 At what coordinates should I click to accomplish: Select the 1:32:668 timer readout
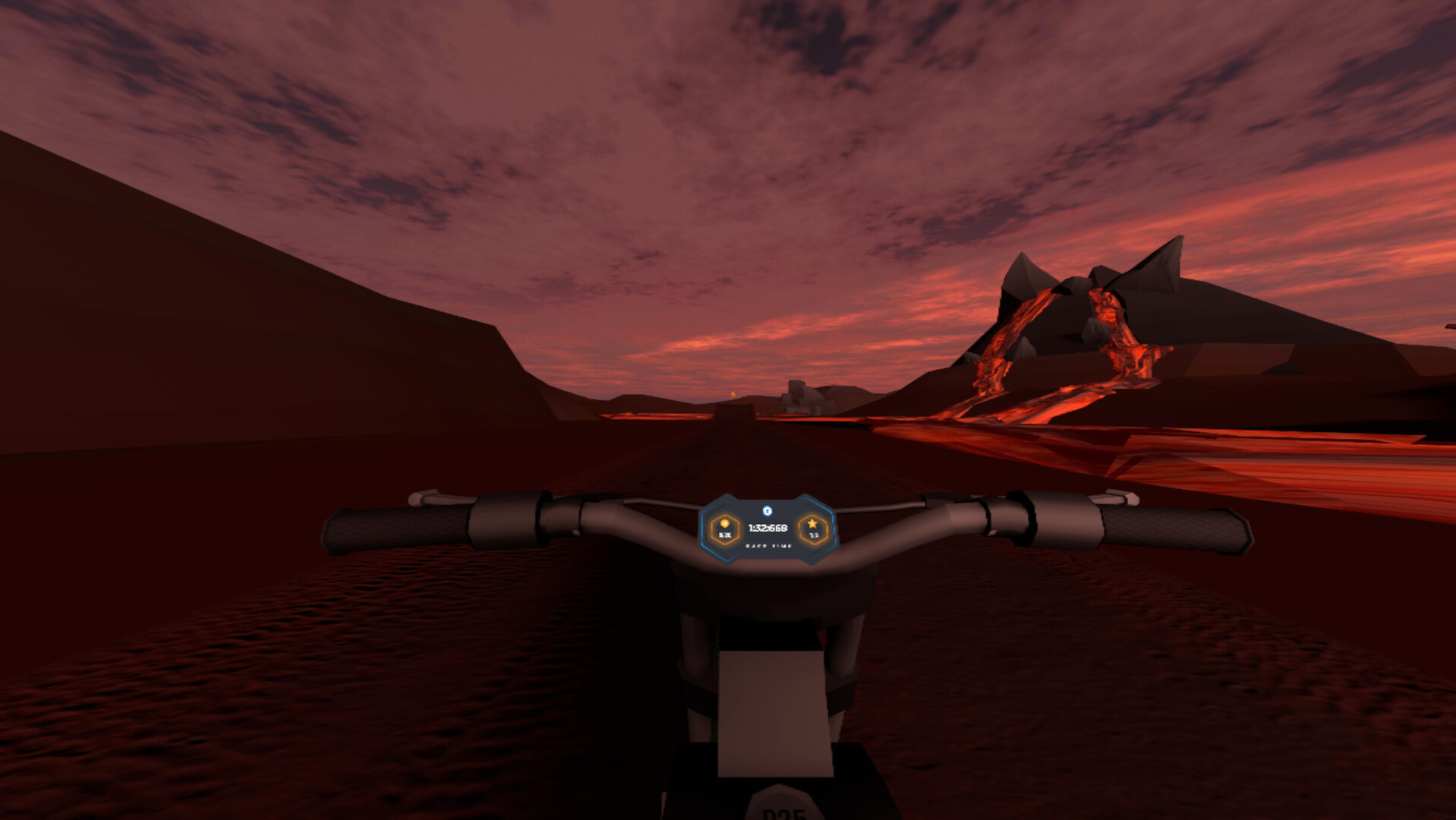768,528
